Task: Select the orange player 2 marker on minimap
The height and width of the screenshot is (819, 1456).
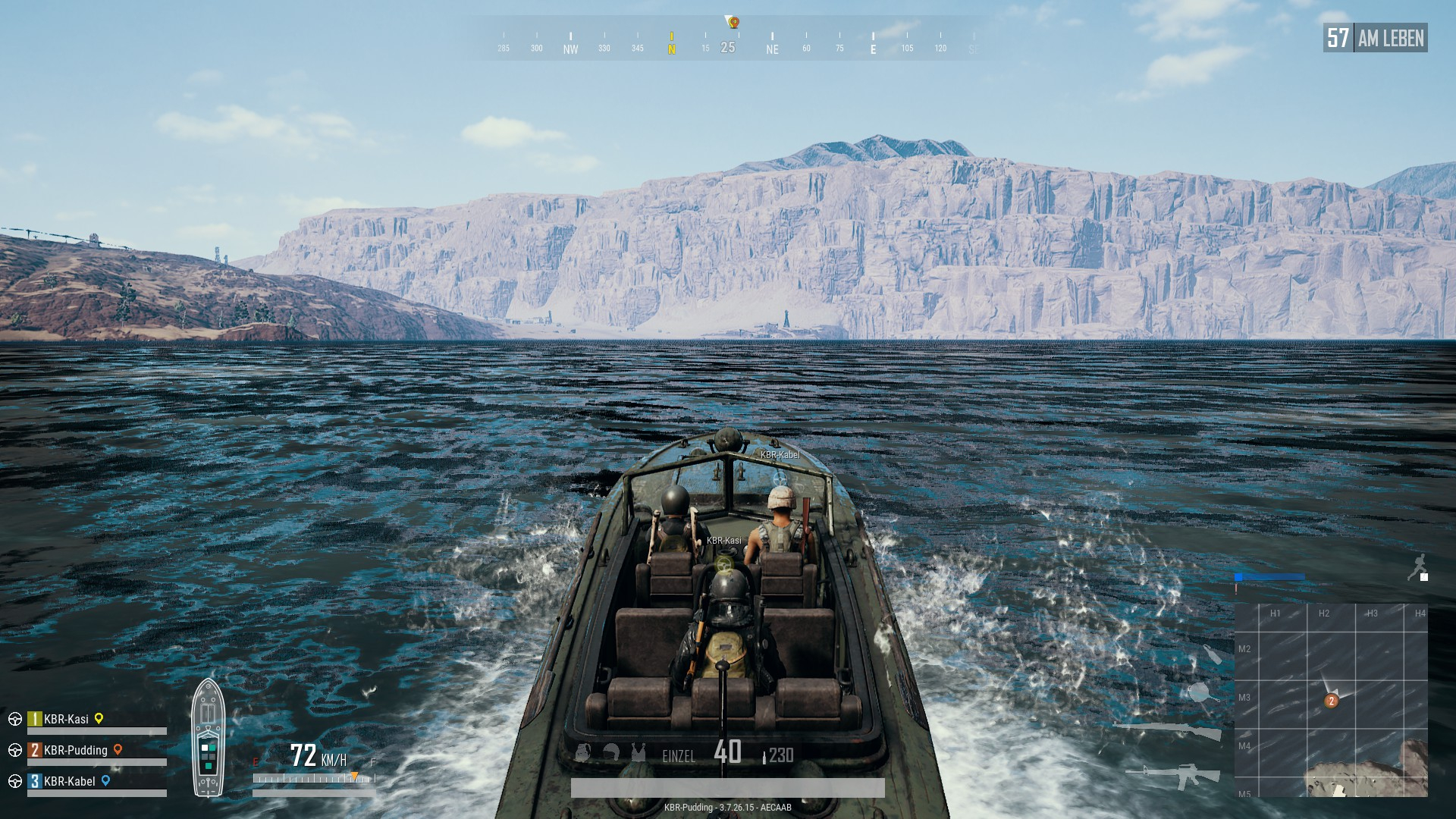Action: 1331,701
